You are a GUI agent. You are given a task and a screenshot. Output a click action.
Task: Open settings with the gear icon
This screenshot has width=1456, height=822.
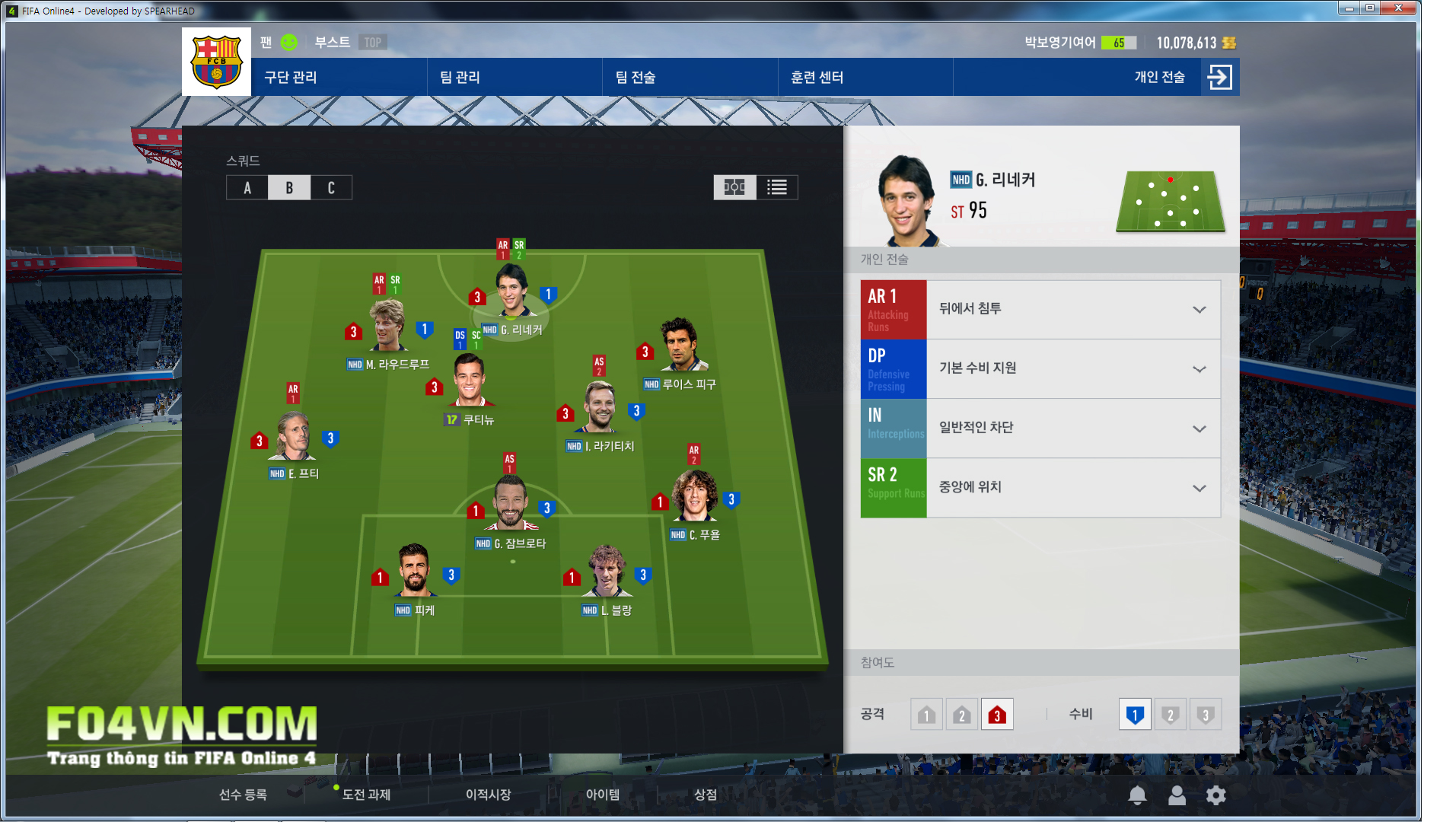click(x=1215, y=795)
